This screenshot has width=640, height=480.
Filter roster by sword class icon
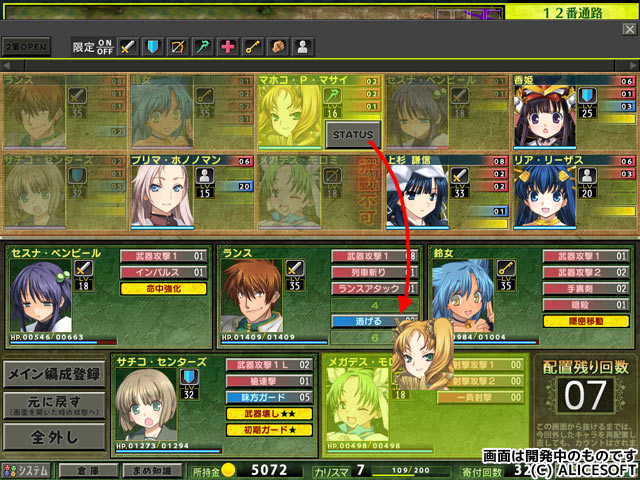[x=127, y=46]
